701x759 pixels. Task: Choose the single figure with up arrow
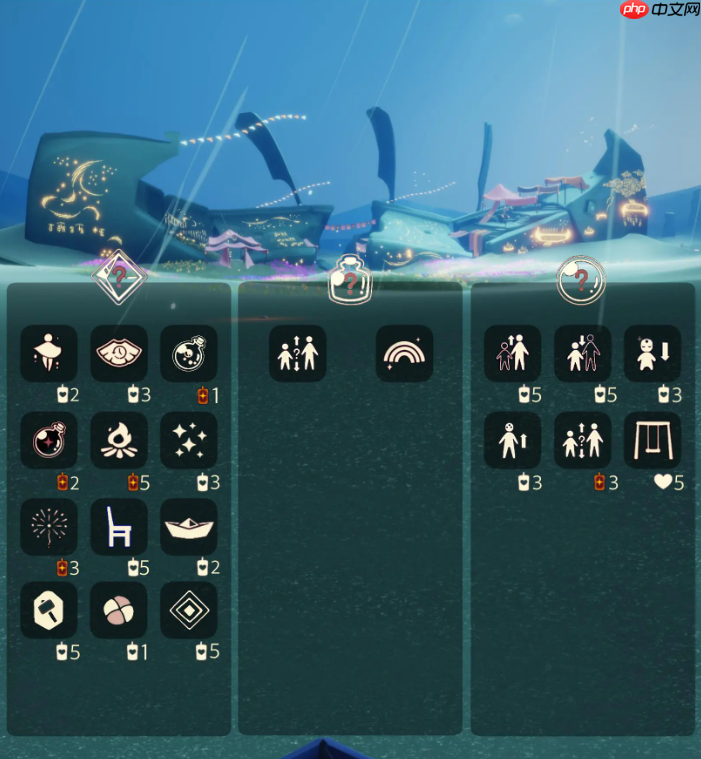pyautogui.click(x=513, y=440)
